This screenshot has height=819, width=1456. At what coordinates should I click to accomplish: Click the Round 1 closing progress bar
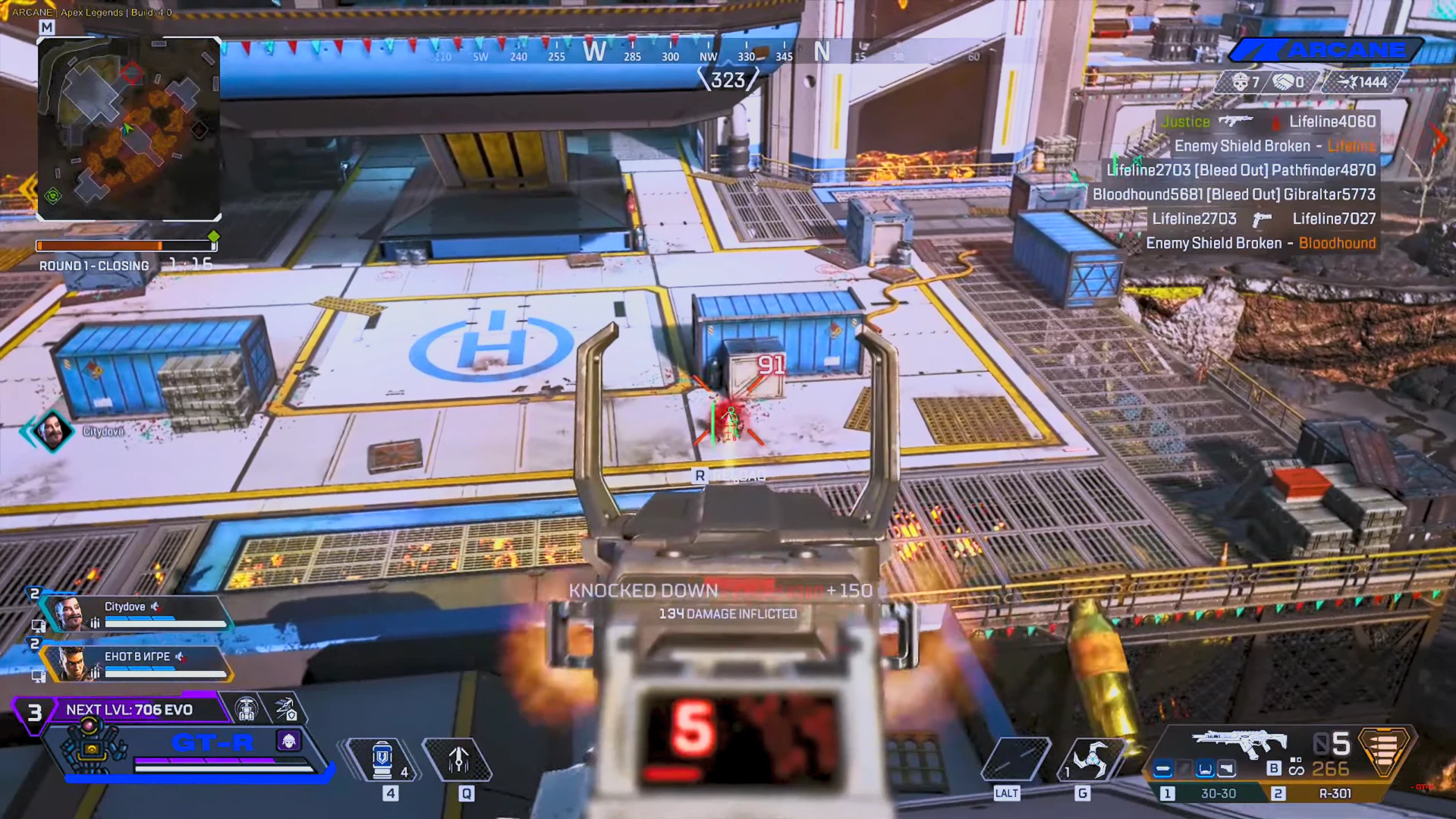pos(125,245)
